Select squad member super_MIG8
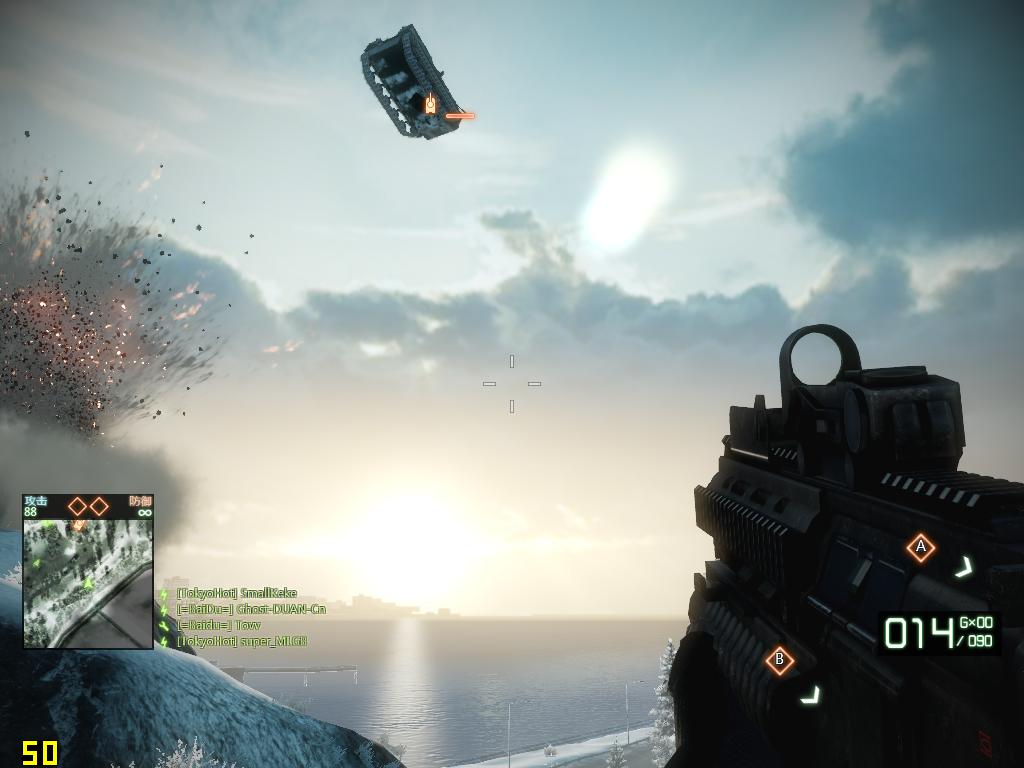1024x768 pixels. pos(241,641)
